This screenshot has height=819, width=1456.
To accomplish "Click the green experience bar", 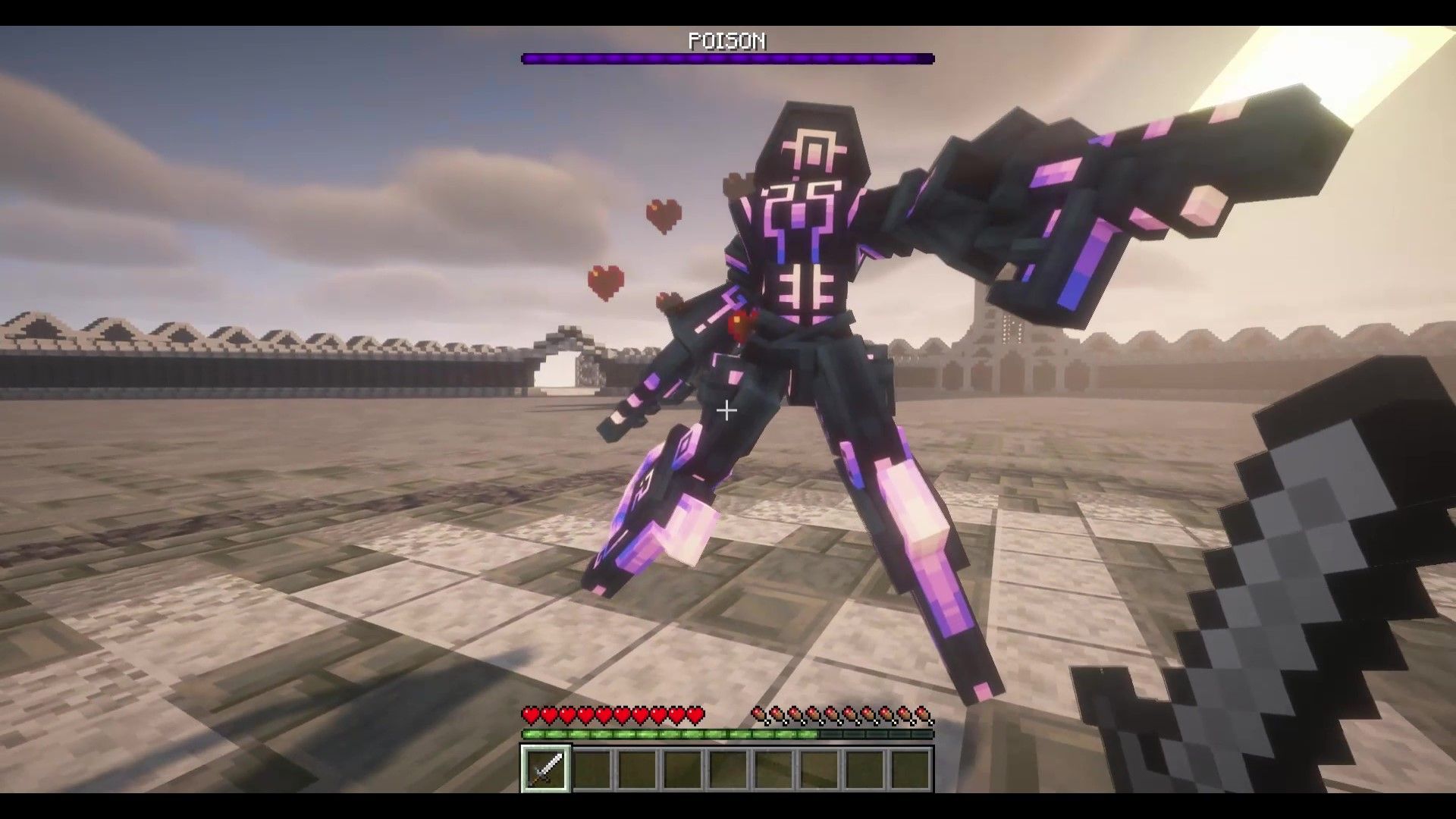I will click(682, 734).
